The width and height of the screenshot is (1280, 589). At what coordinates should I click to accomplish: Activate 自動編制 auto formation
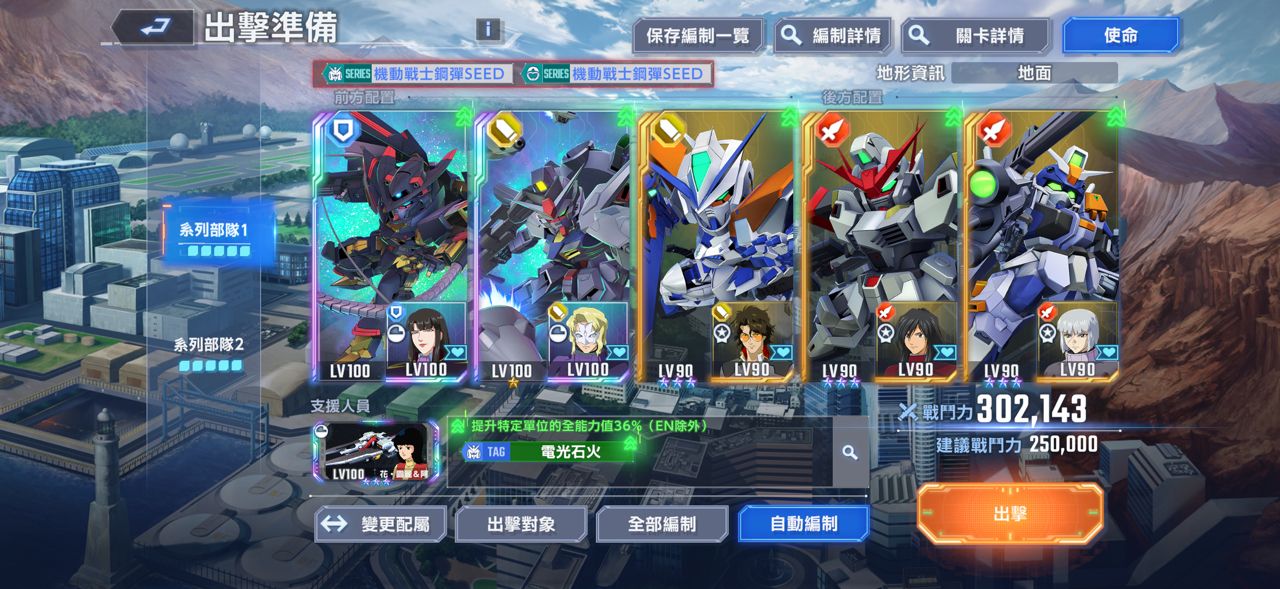click(x=803, y=524)
